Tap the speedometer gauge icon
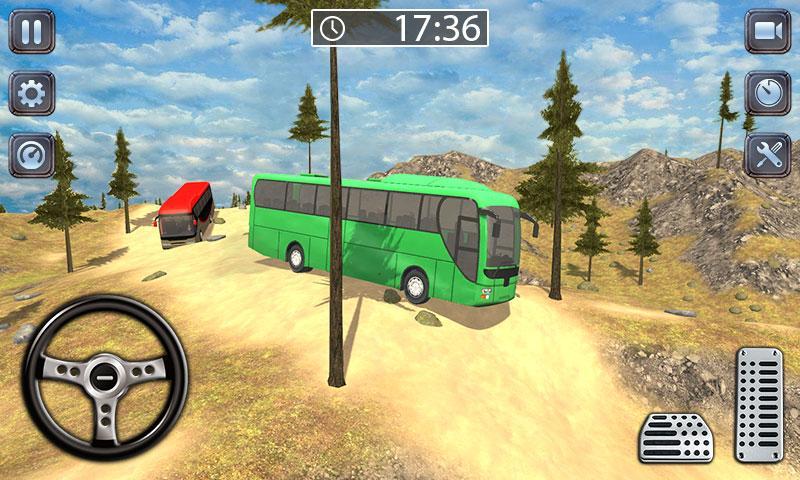This screenshot has height=480, width=800. (32, 155)
